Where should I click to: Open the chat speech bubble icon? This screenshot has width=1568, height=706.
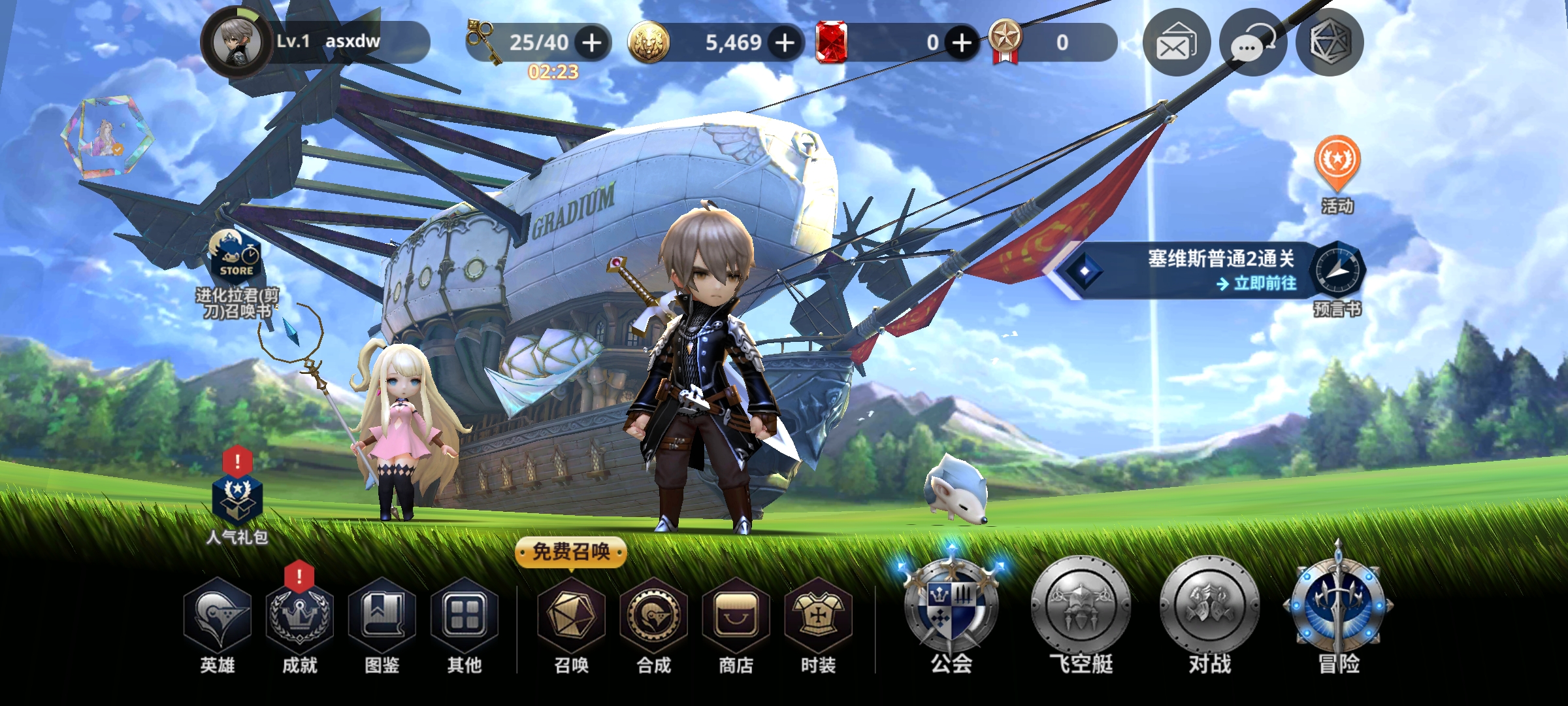1252,43
